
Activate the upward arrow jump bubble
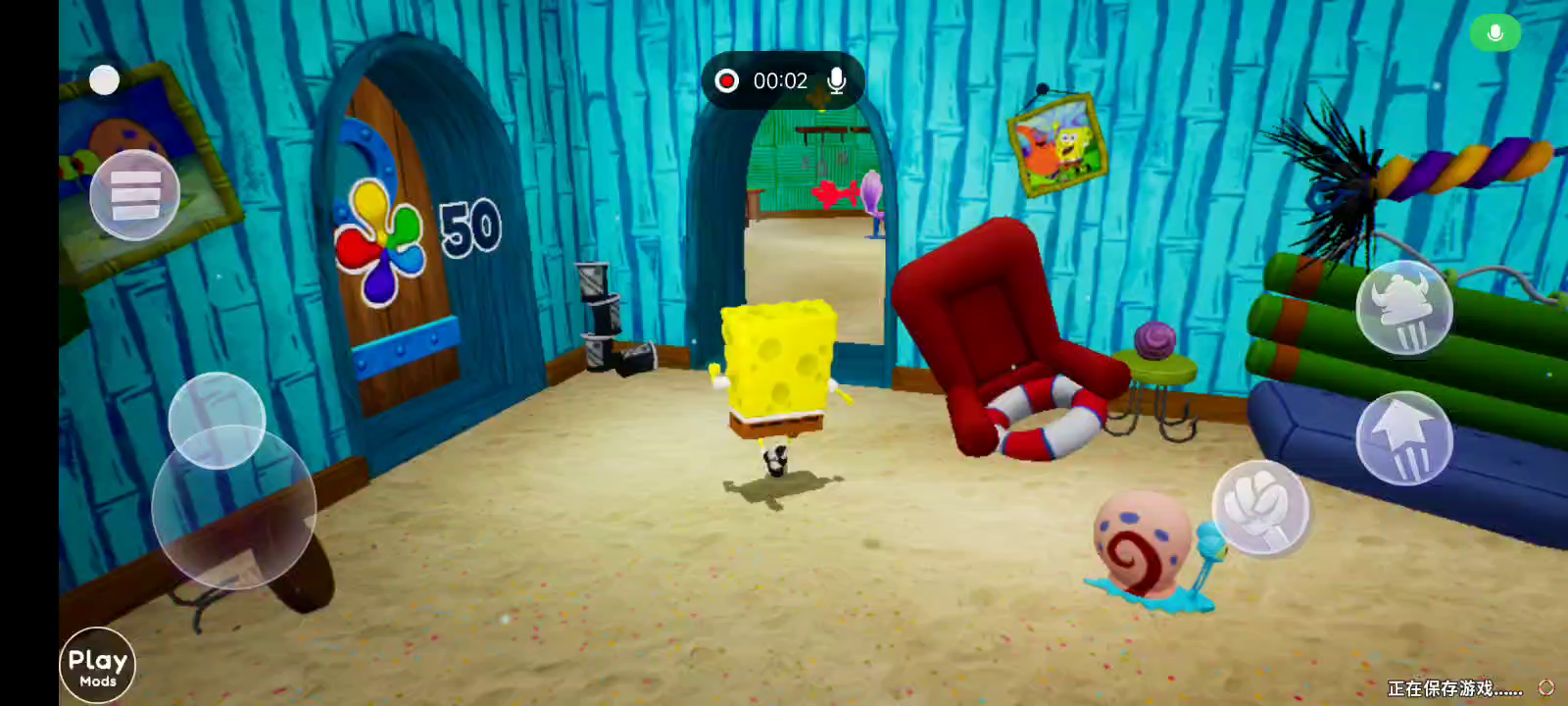tap(1403, 438)
